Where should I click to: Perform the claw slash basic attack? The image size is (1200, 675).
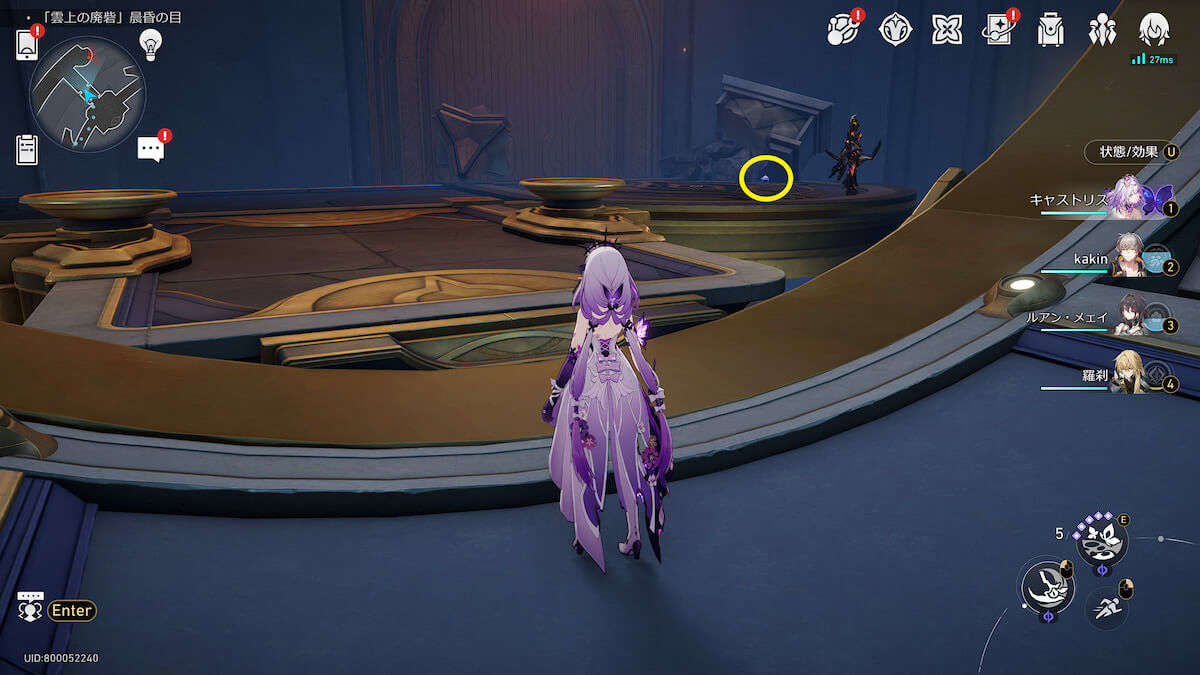pyautogui.click(x=1046, y=585)
